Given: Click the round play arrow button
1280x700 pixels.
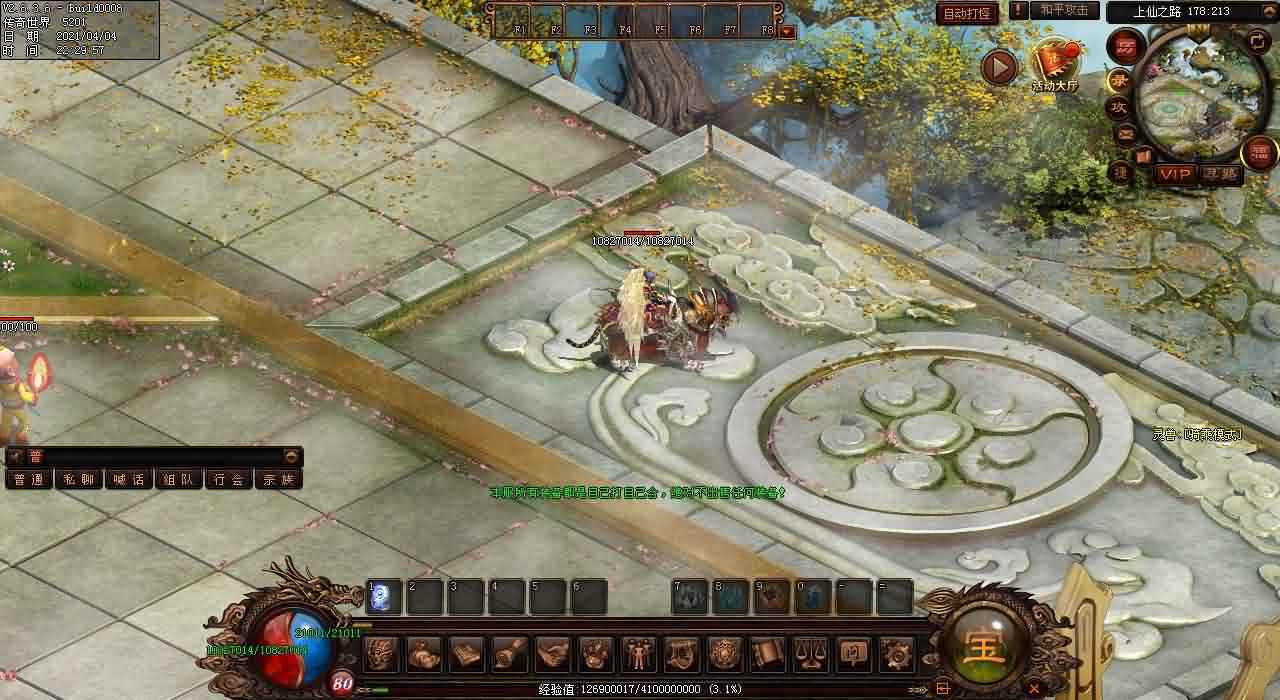Looking at the screenshot, I should pyautogui.click(x=998, y=67).
